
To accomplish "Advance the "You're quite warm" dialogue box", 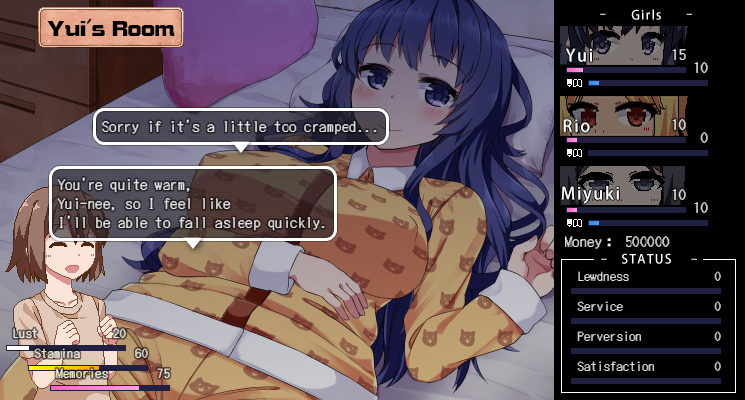I will (x=192, y=203).
